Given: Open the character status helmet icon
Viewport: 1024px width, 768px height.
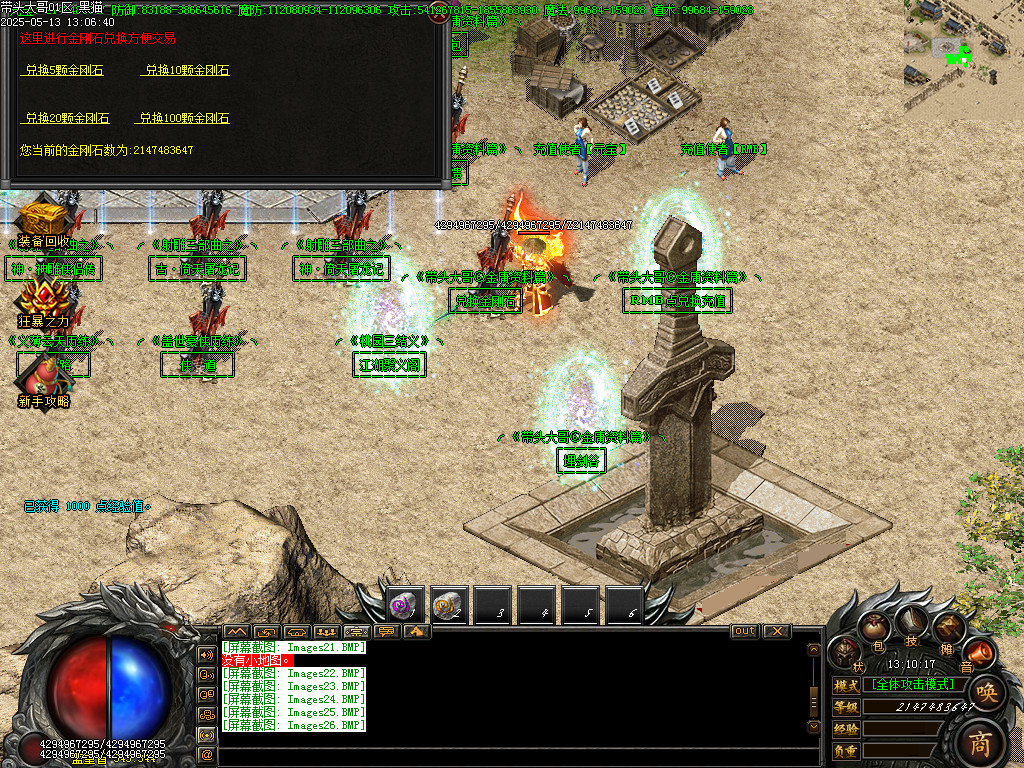Looking at the screenshot, I should (847, 652).
